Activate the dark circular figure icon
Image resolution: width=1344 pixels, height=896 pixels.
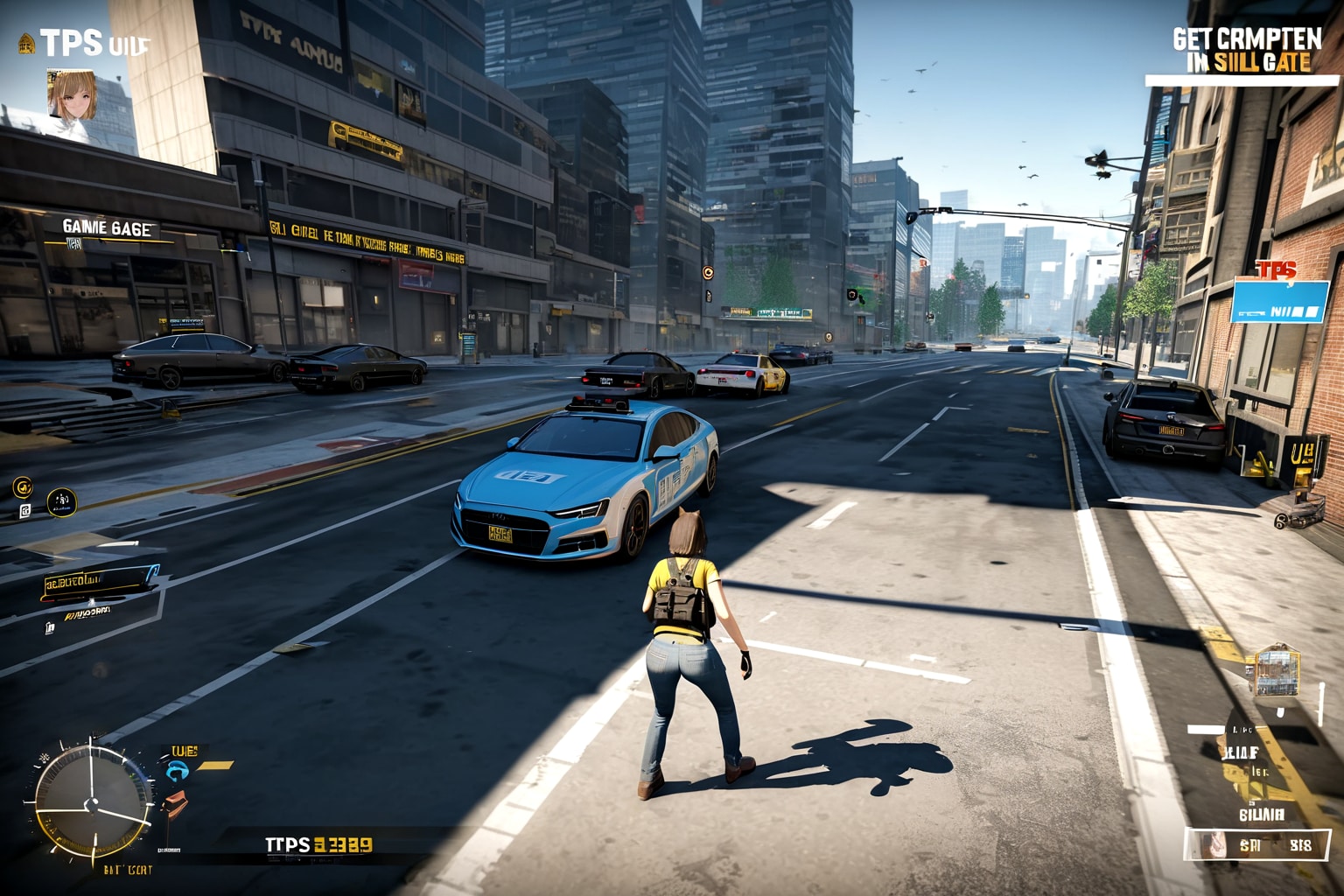point(61,501)
